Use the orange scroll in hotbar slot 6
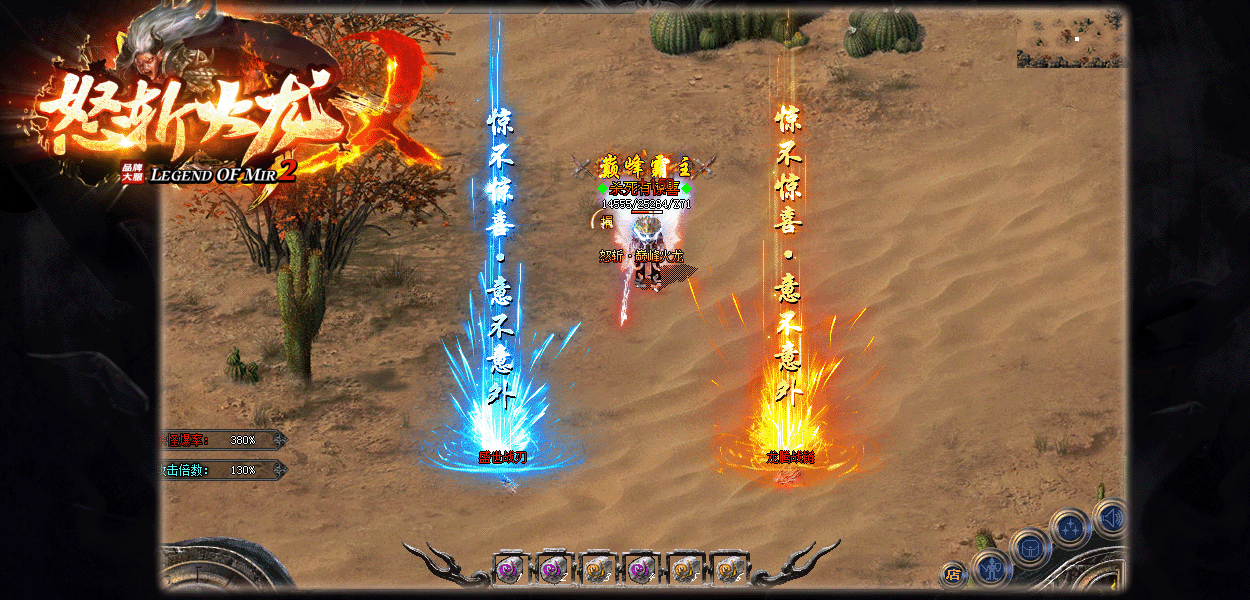The image size is (1250, 600). click(728, 569)
